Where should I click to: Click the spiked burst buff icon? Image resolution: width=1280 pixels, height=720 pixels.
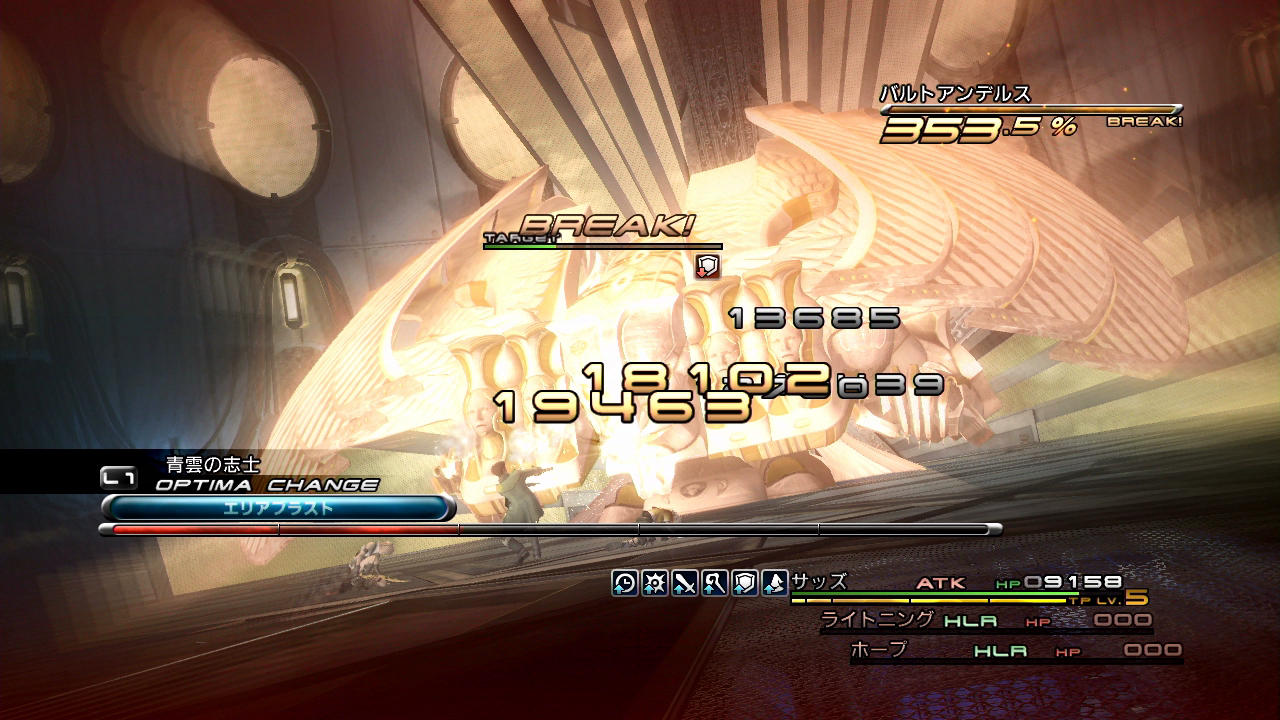tap(655, 582)
